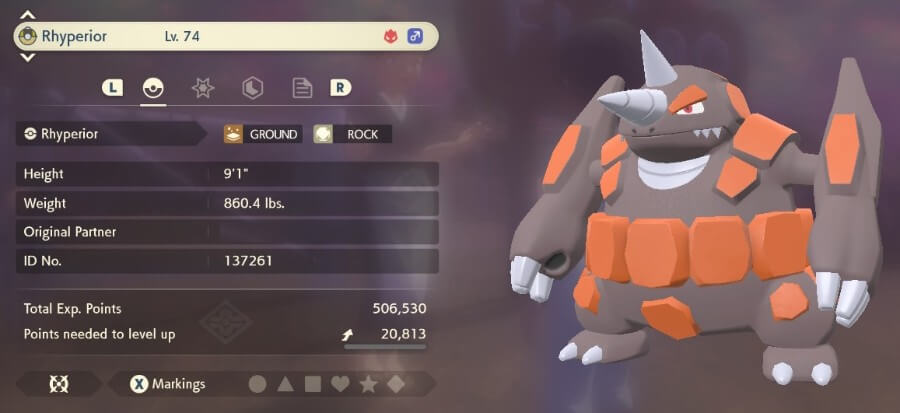Open the hexagon moves tab
Viewport: 900px width, 413px height.
253,88
